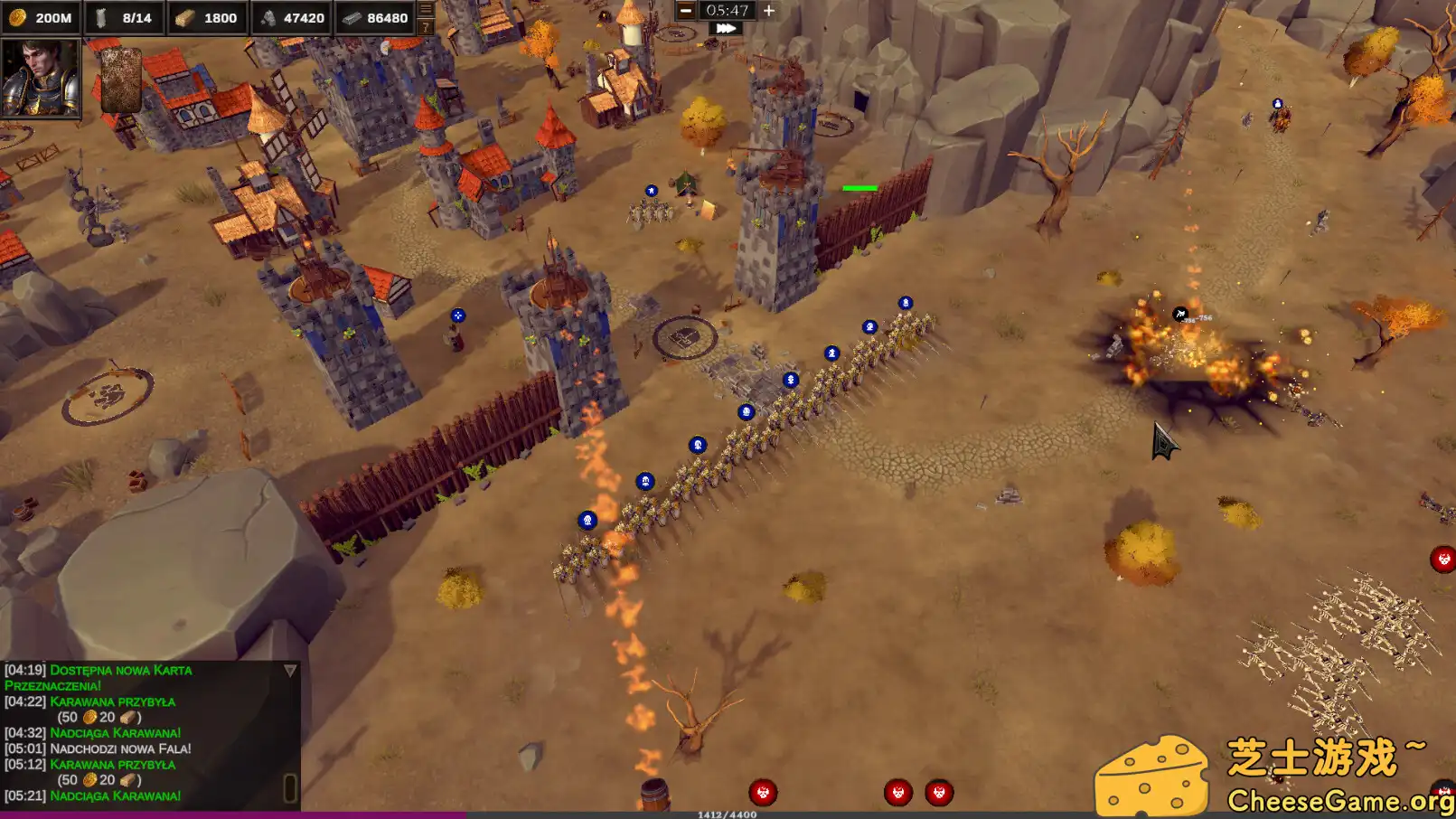Select the blue rider marker near the cliffs
The height and width of the screenshot is (819, 1456).
pos(1278,103)
